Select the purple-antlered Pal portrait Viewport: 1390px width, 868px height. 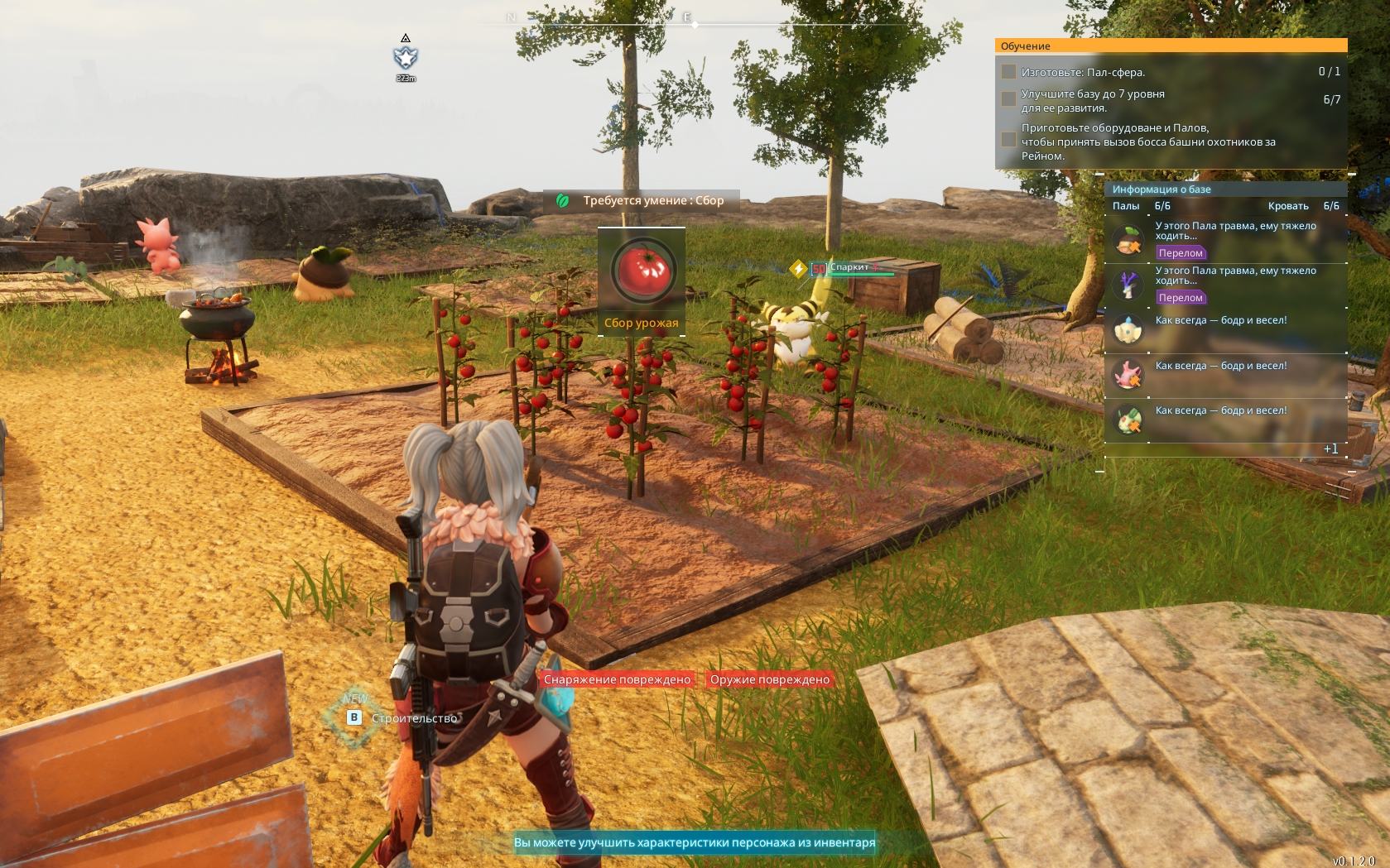(1128, 285)
